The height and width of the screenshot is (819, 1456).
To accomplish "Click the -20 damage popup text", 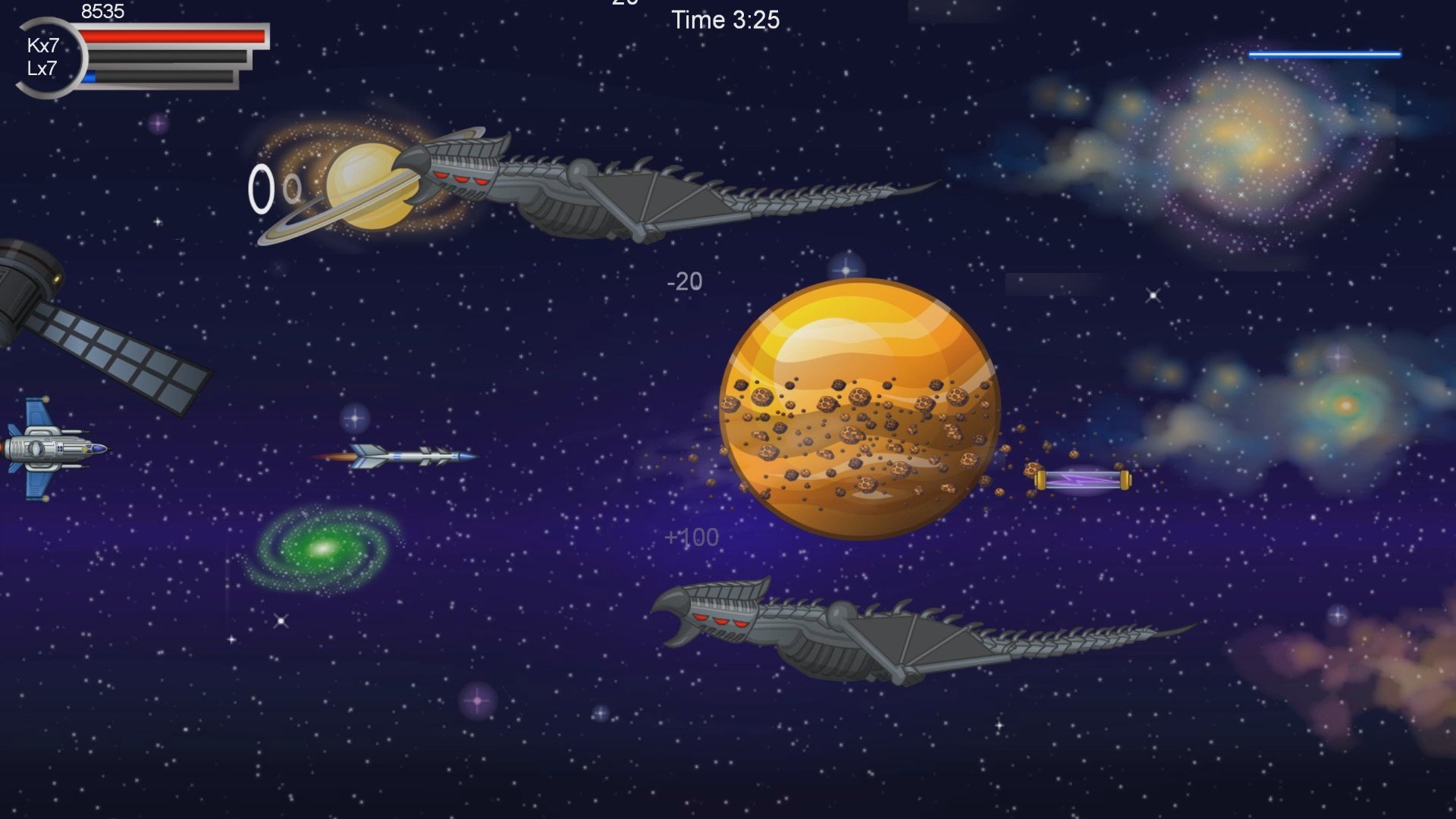I will tap(683, 281).
